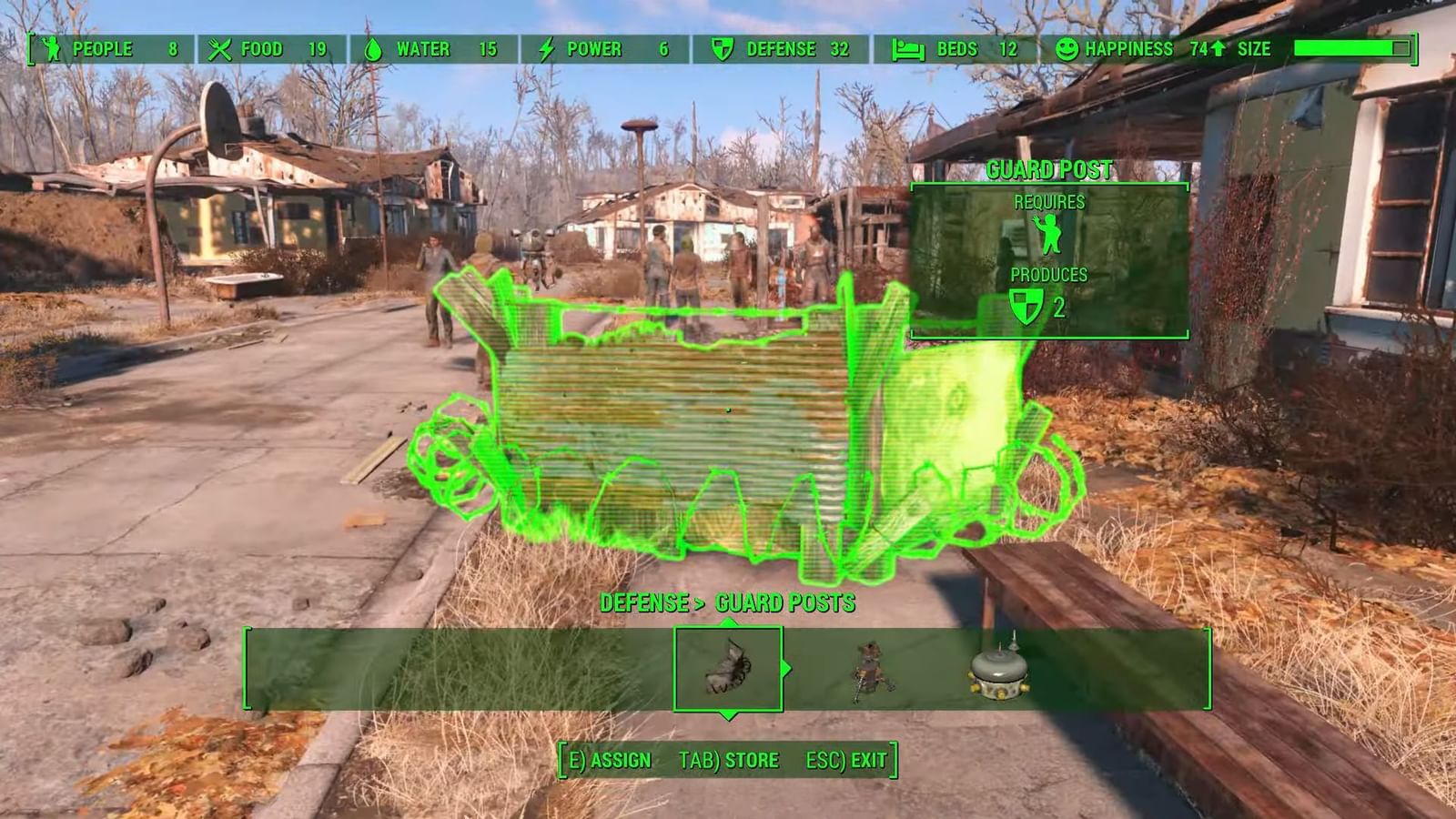Select the GUARD POSTS category label
This screenshot has height=819, width=1456.
[784, 602]
